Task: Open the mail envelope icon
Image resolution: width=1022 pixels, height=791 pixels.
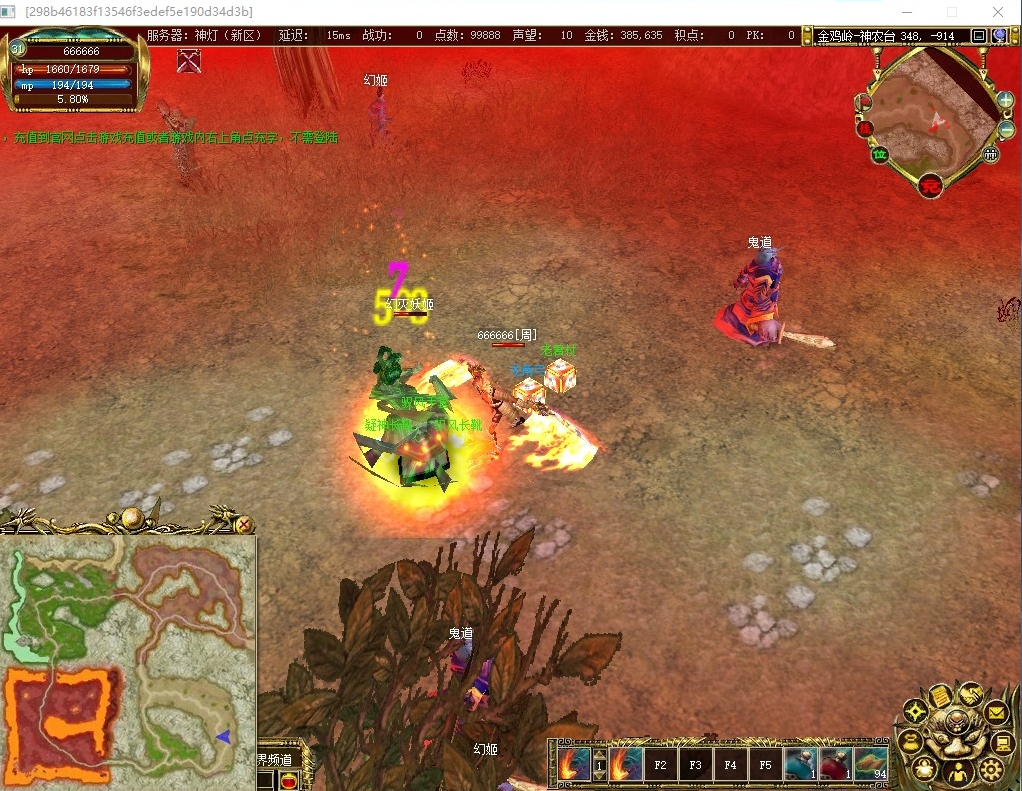Action: tap(994, 712)
